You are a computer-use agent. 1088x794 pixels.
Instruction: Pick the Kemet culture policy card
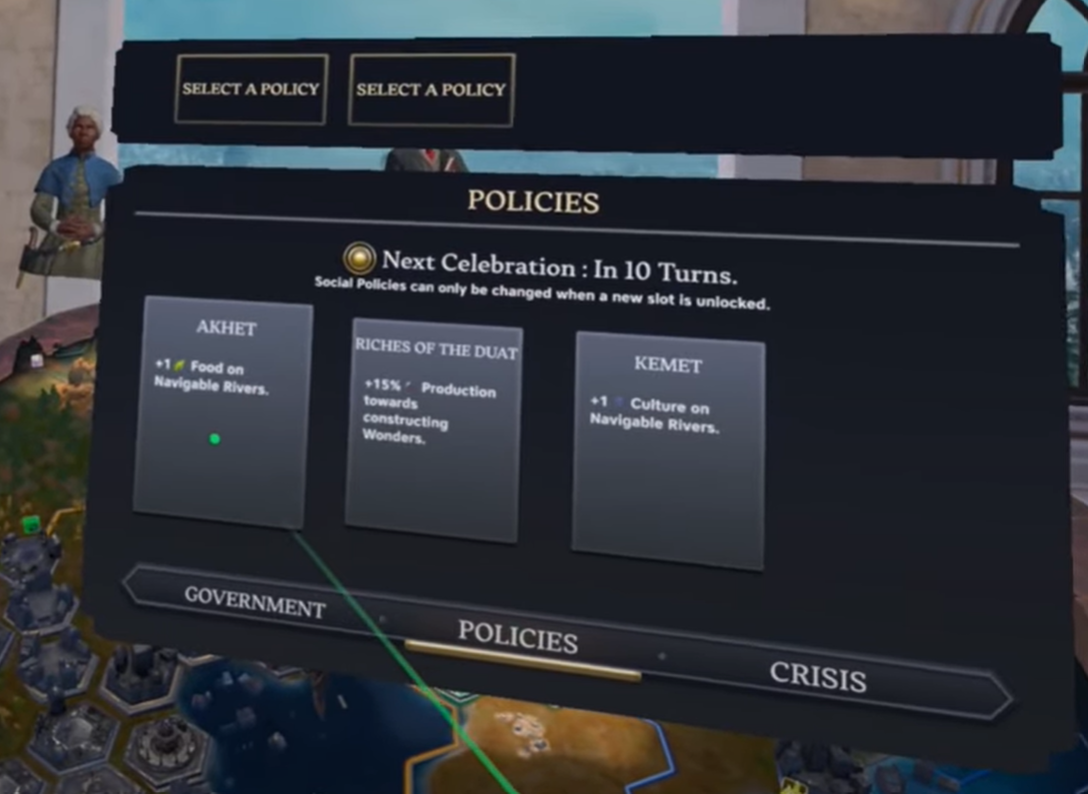(668, 452)
